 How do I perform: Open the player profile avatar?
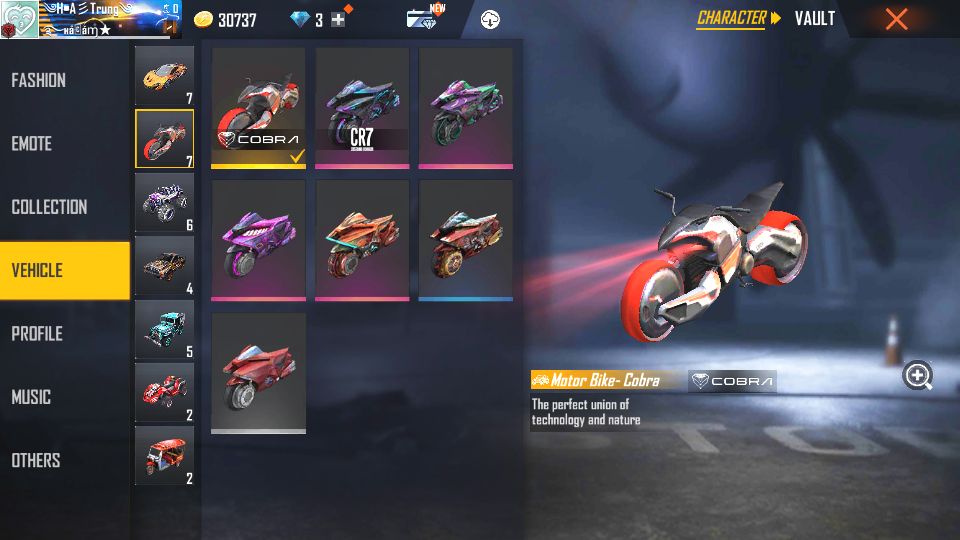point(20,19)
